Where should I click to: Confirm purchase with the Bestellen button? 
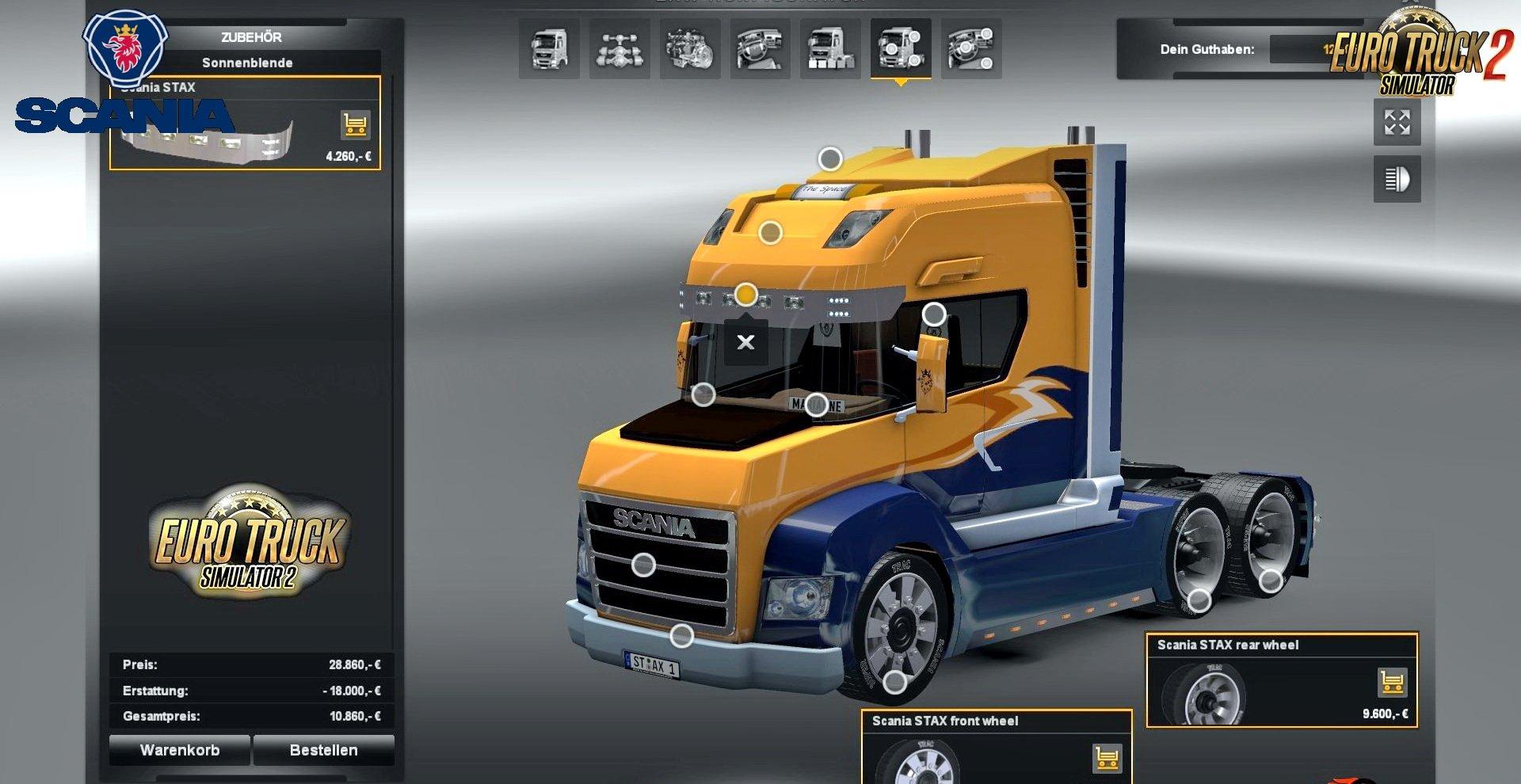pyautogui.click(x=323, y=750)
